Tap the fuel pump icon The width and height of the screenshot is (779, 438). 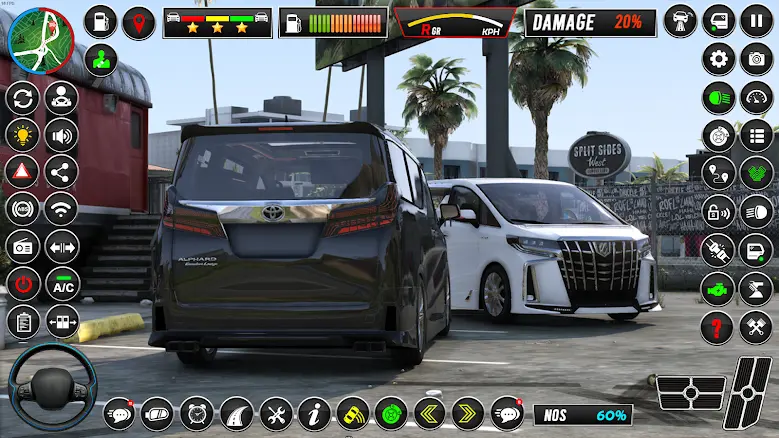point(294,22)
